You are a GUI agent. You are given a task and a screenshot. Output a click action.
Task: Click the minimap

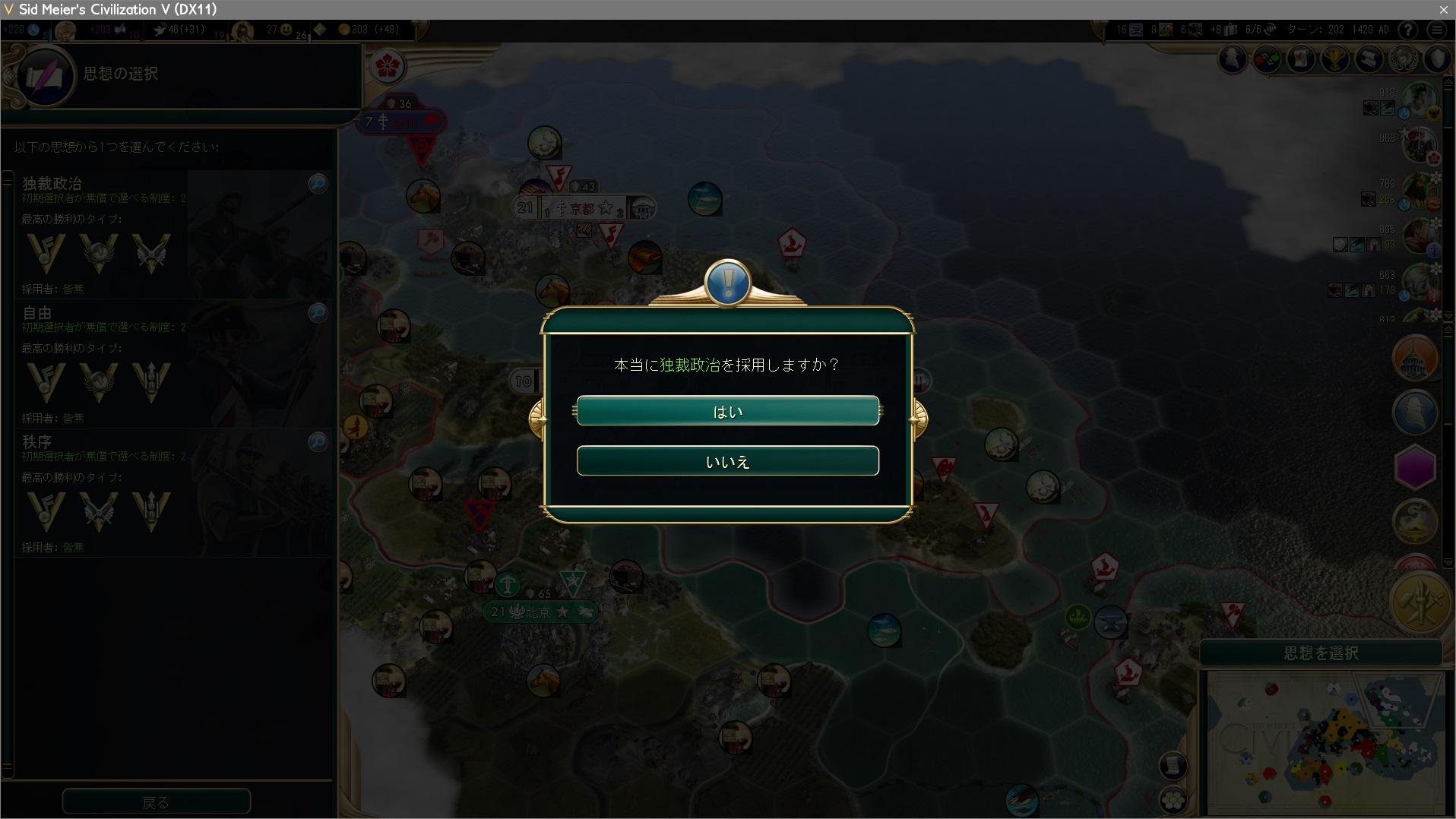(x=1326, y=745)
